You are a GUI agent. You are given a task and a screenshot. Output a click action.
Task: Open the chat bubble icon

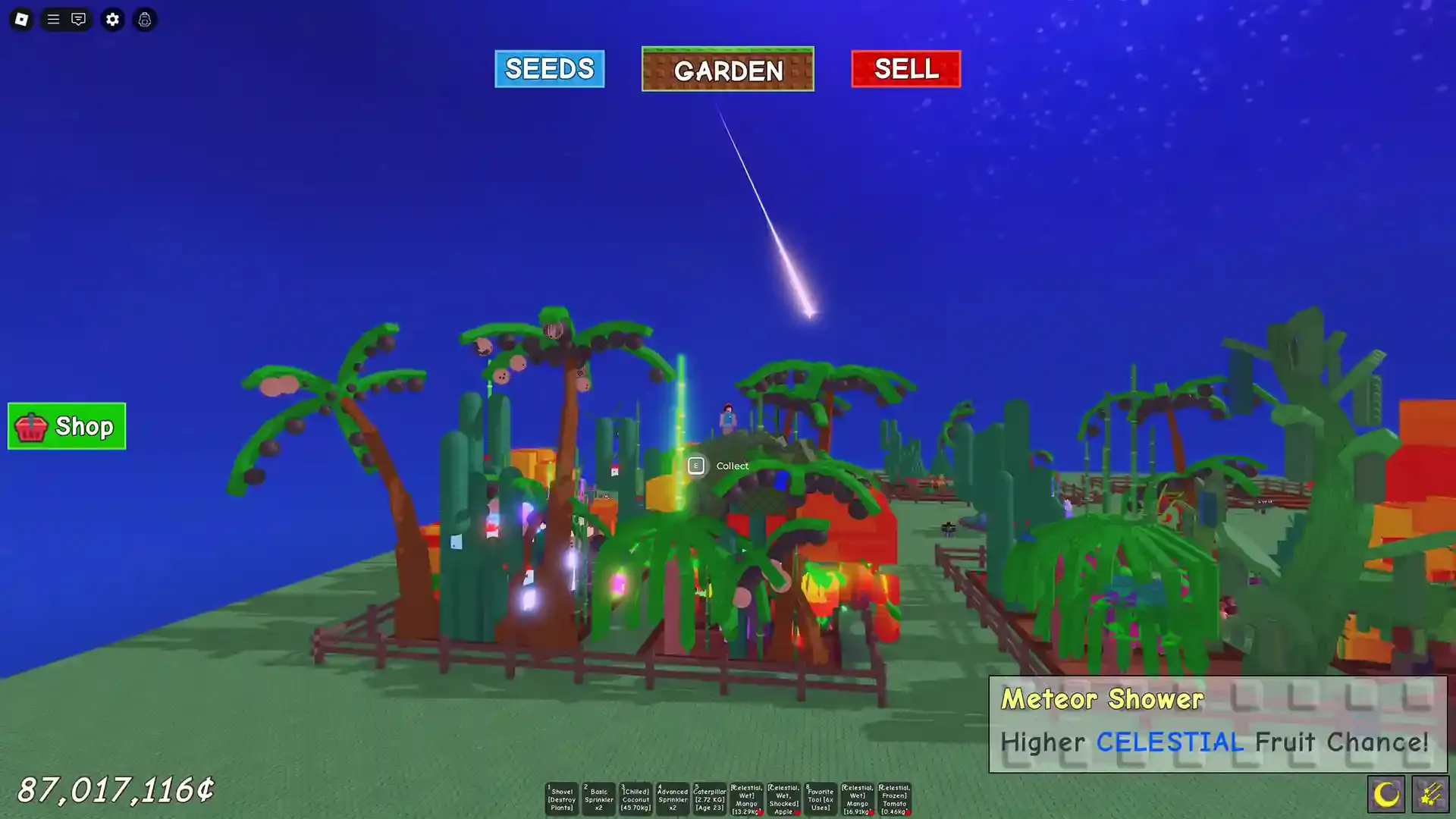point(79,20)
